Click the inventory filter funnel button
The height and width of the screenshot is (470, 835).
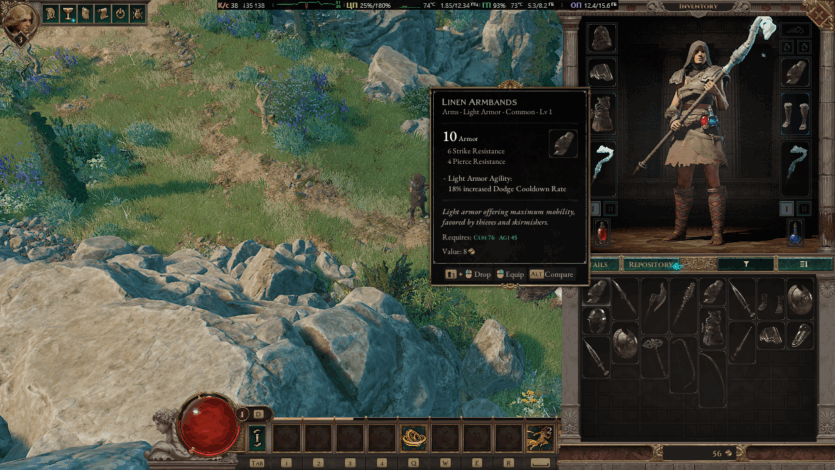coord(747,265)
